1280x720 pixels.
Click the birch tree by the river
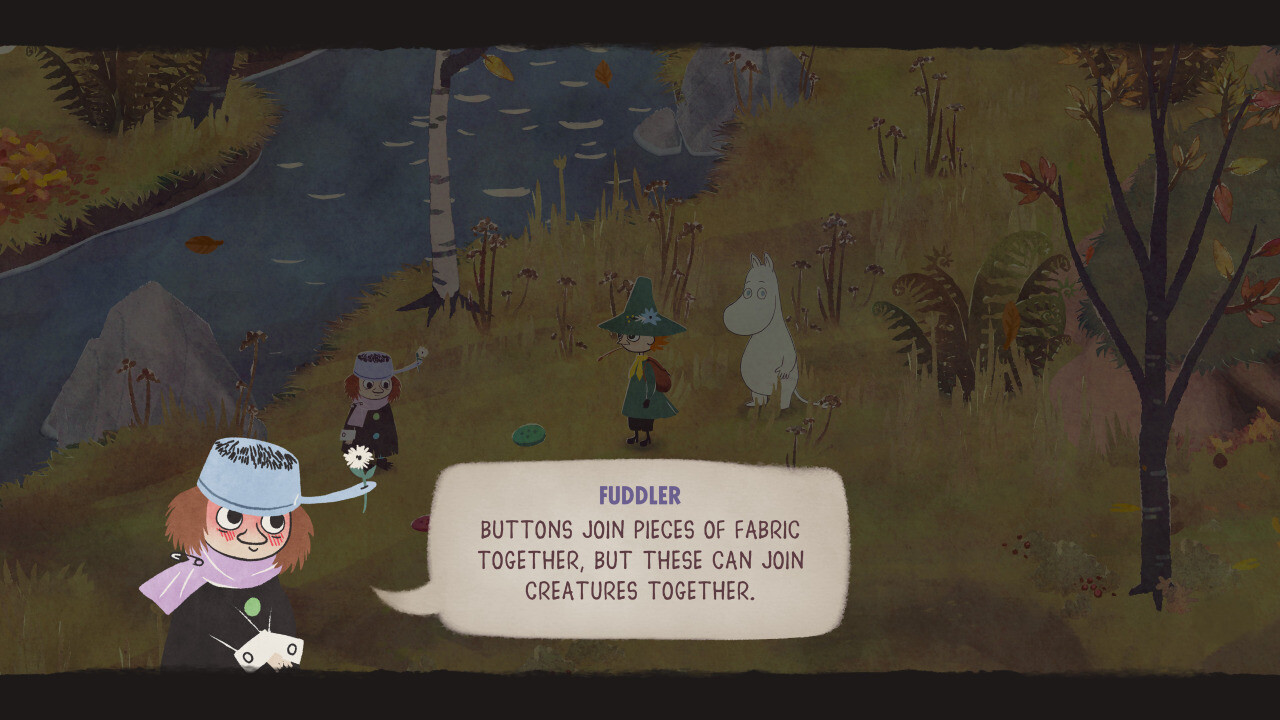[442, 170]
